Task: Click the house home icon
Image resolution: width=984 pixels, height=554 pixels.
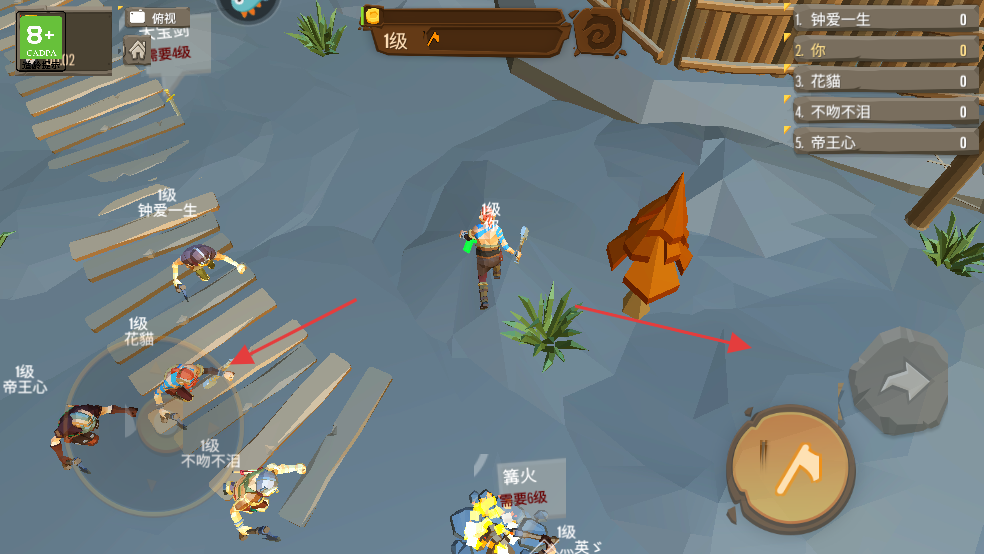Action: coord(137,49)
